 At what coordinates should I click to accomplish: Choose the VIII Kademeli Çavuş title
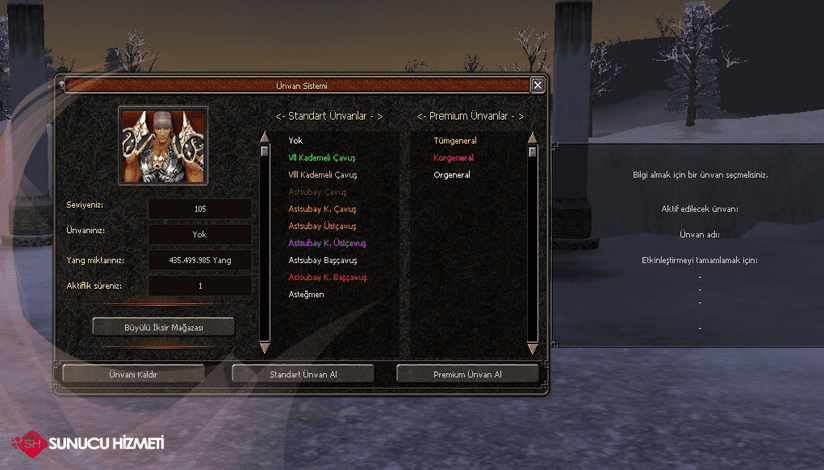click(322, 175)
